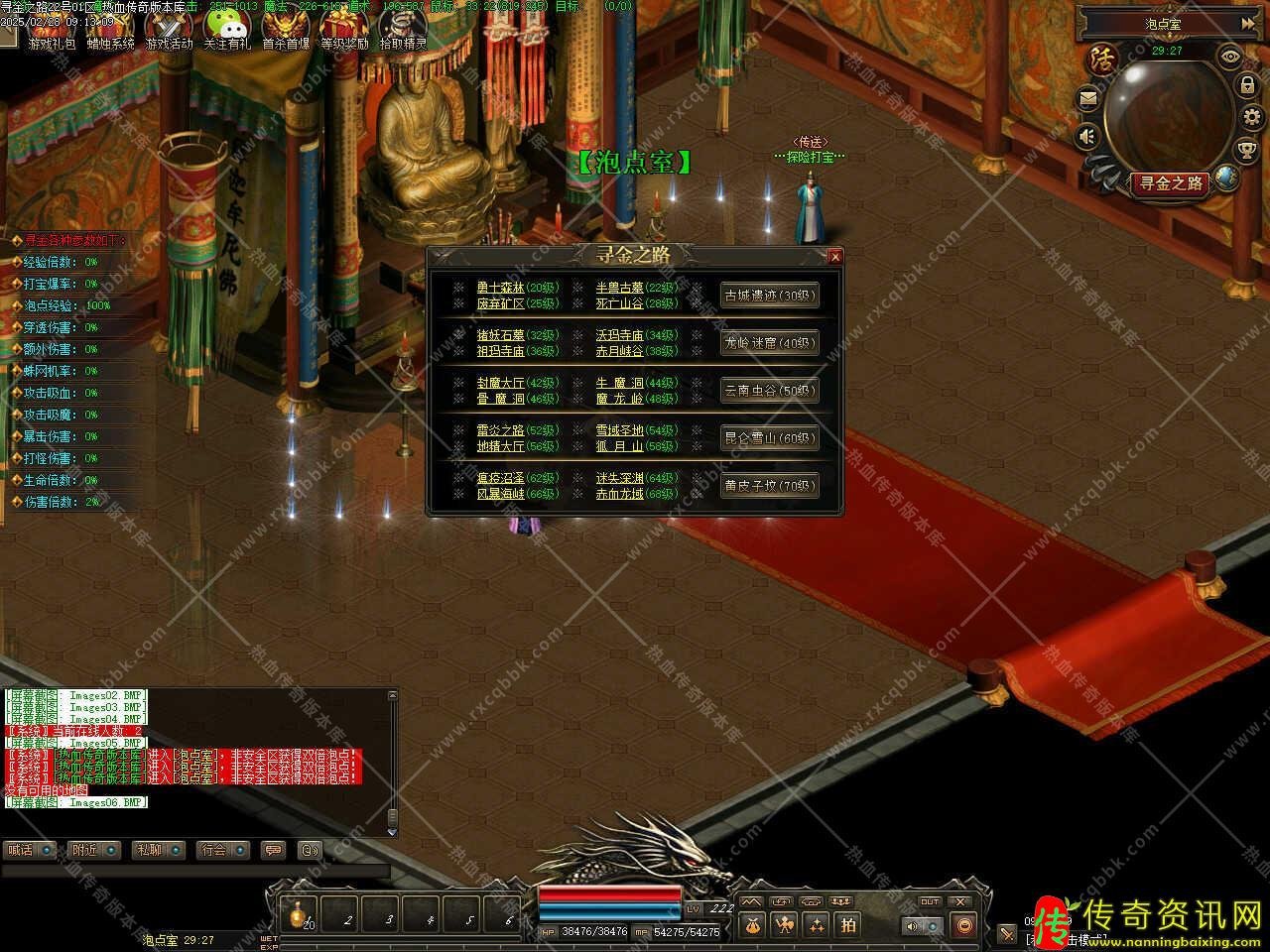Open the 游戏礼包 gift pack icon

pyautogui.click(x=51, y=30)
